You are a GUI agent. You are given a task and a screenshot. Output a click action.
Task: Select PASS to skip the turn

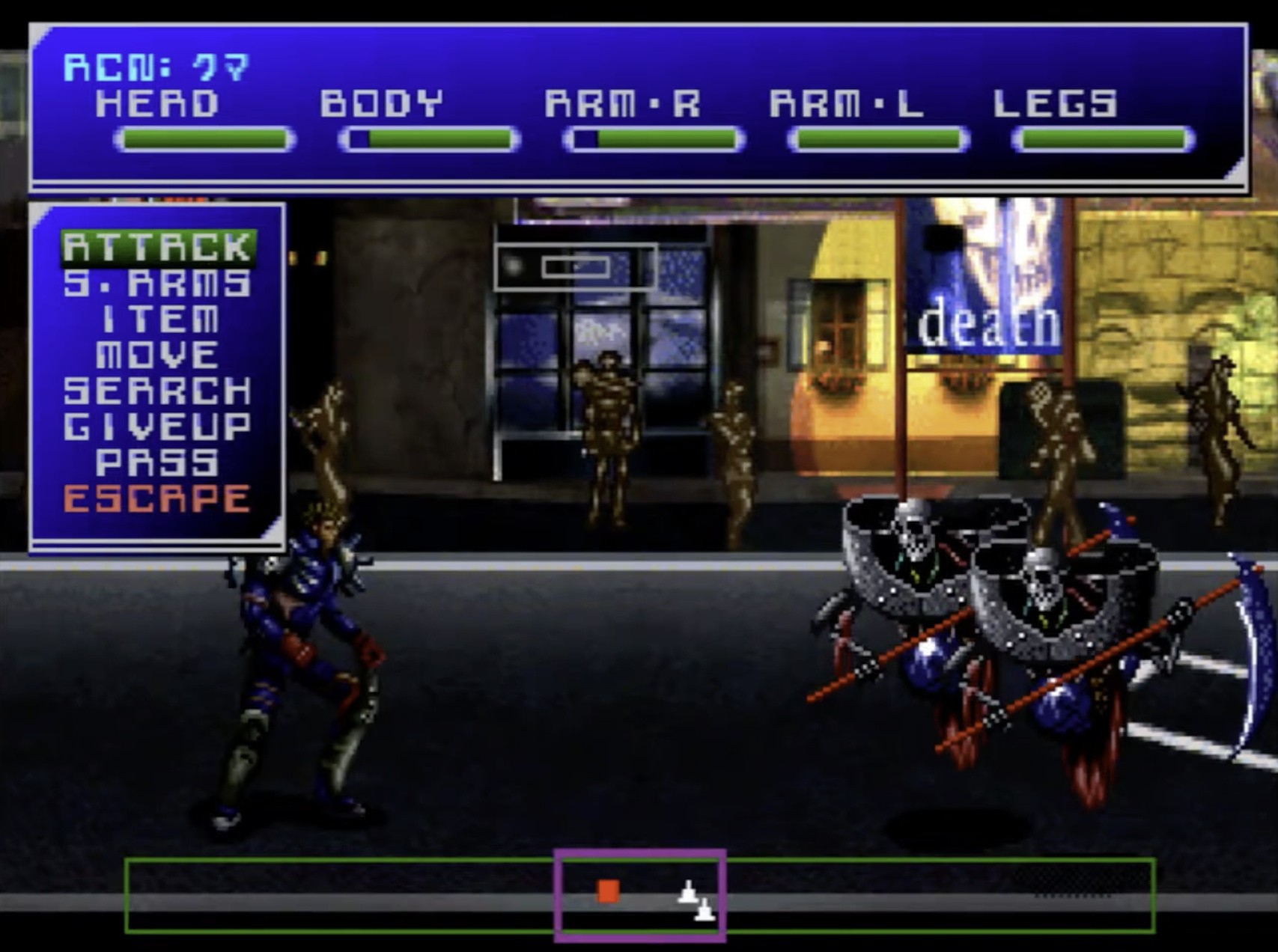(x=158, y=463)
